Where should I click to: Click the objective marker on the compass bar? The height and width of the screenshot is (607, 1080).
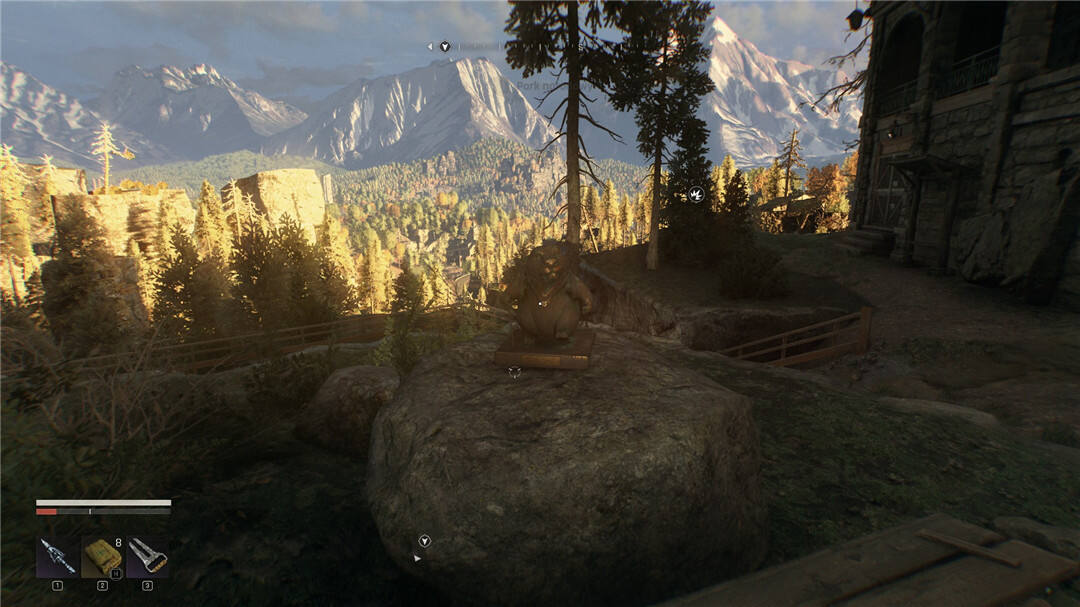click(444, 46)
